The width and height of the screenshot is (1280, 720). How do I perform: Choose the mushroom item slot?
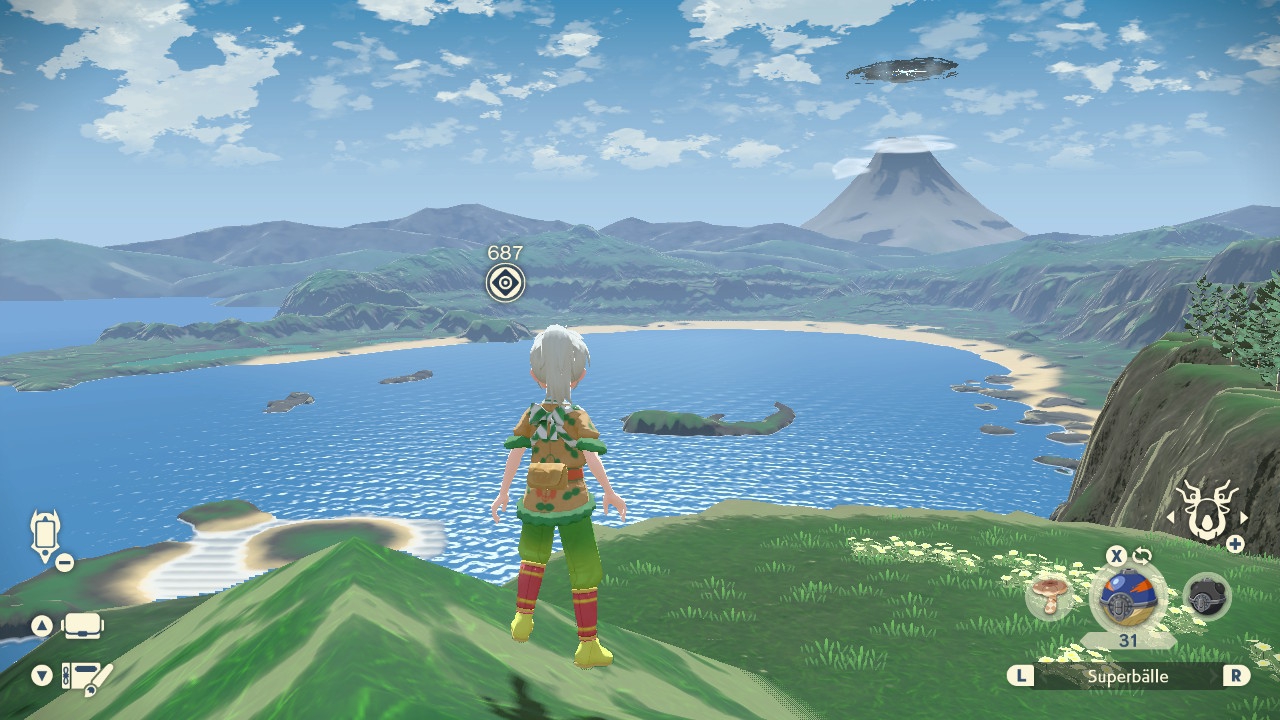1049,597
